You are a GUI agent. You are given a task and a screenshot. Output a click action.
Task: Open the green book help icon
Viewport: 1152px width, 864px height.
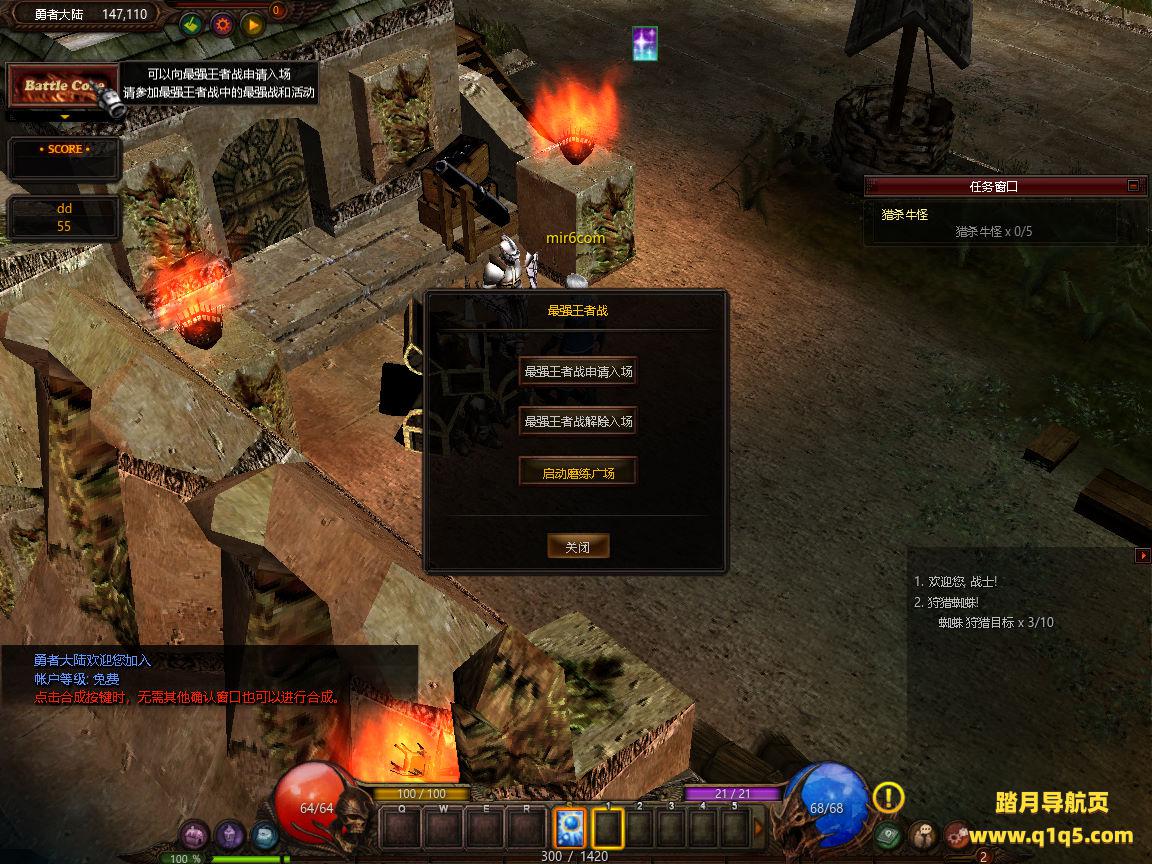pyautogui.click(x=888, y=834)
